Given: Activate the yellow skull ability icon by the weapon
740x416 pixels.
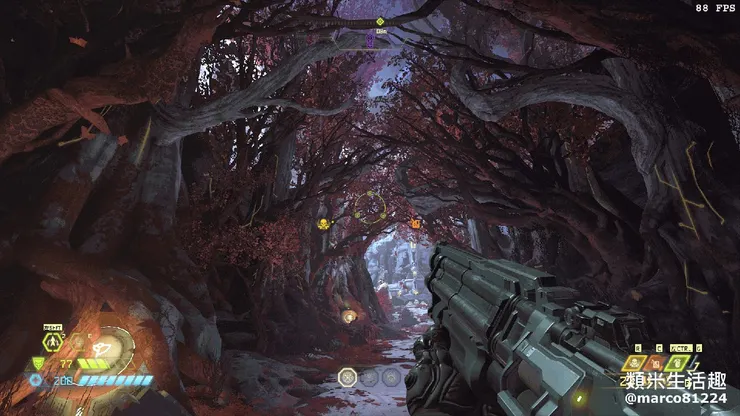Looking at the screenshot, I should 635,363.
